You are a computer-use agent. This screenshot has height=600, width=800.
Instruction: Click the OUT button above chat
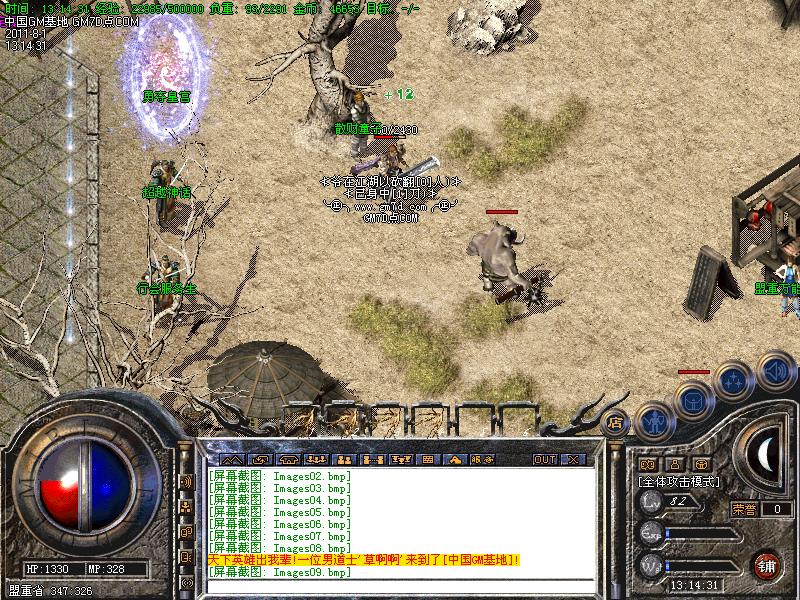pos(544,459)
